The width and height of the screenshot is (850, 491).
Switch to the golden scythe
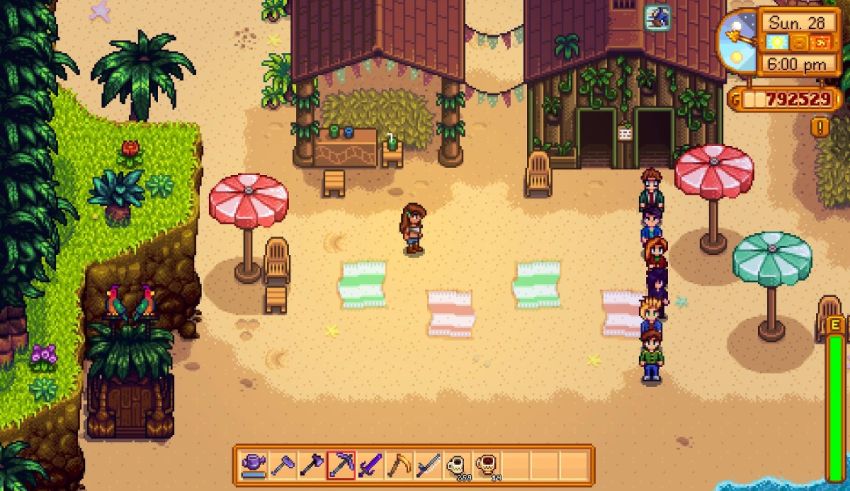click(x=399, y=464)
